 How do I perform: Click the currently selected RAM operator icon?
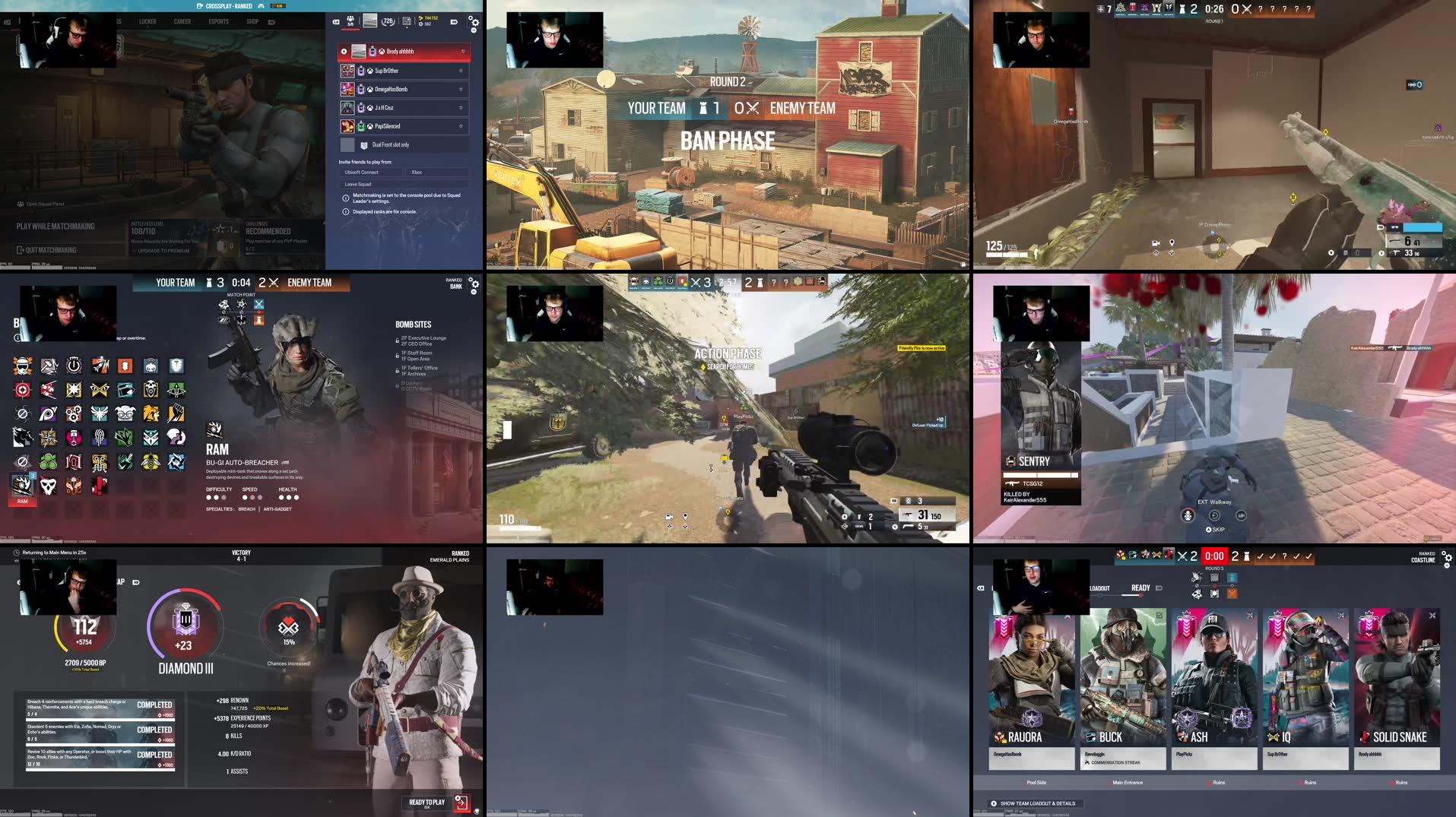coord(21,485)
